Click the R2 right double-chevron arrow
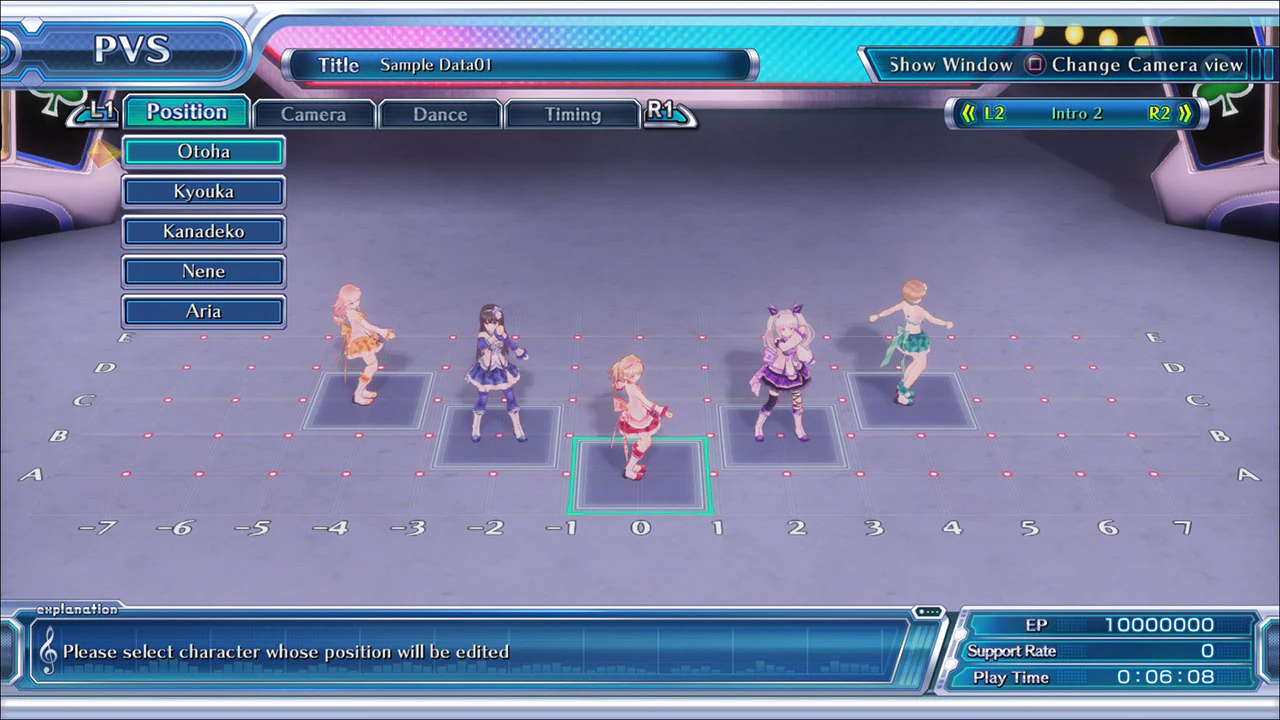Image resolution: width=1280 pixels, height=720 pixels. [x=1186, y=113]
